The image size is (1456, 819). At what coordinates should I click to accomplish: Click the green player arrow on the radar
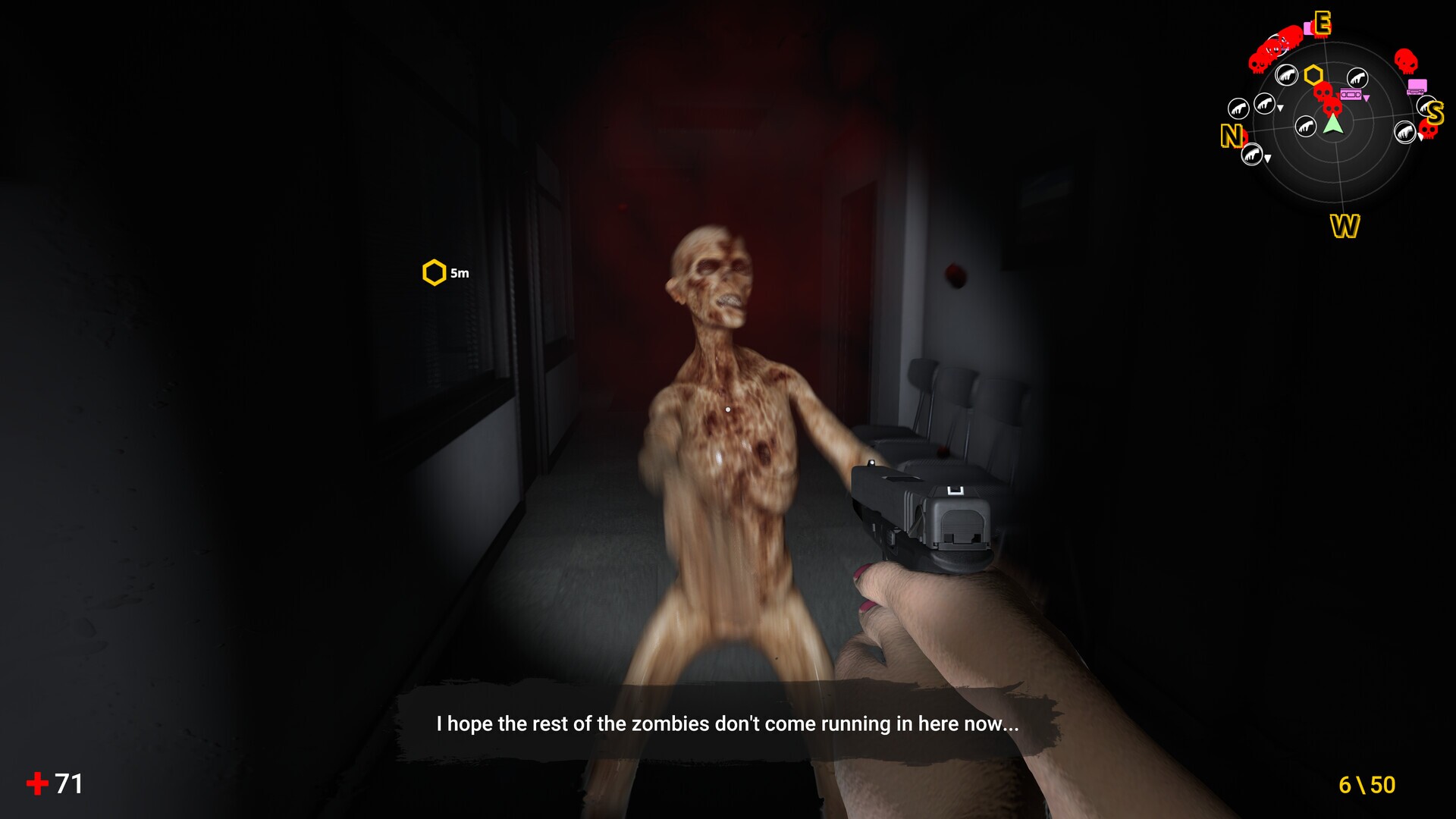pos(1333,124)
